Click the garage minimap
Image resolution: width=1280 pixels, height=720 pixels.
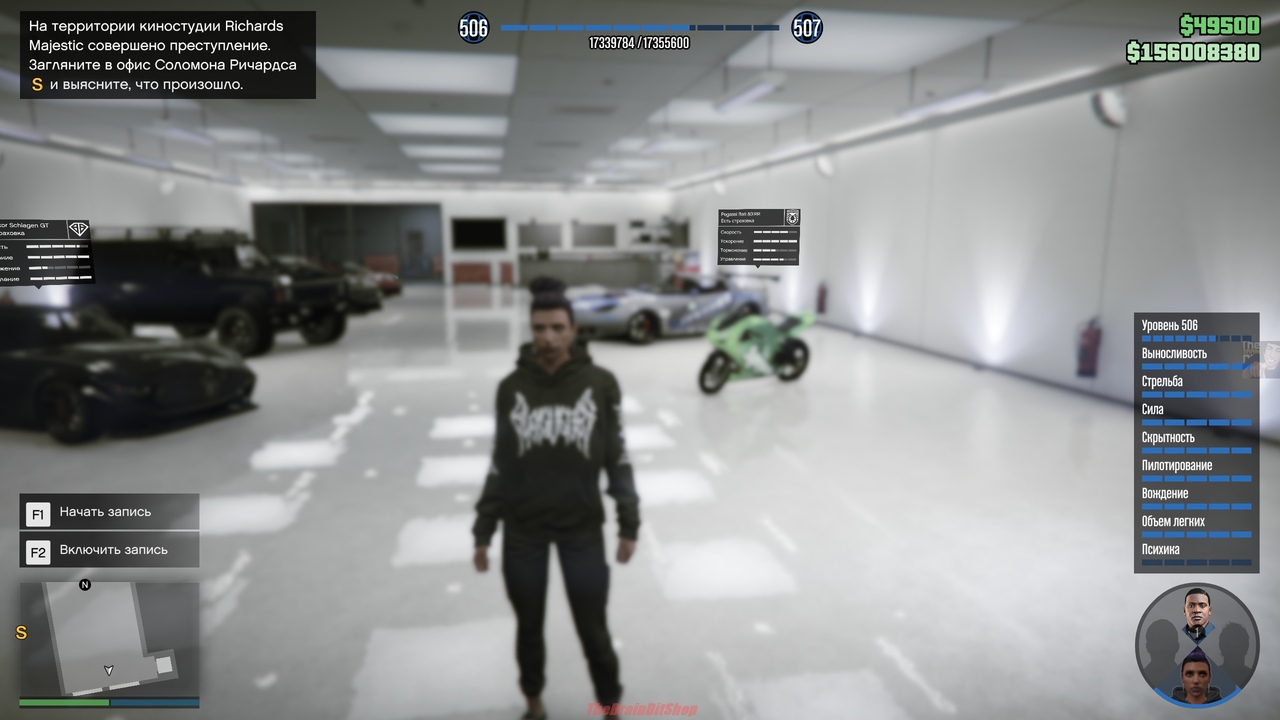pyautogui.click(x=109, y=639)
